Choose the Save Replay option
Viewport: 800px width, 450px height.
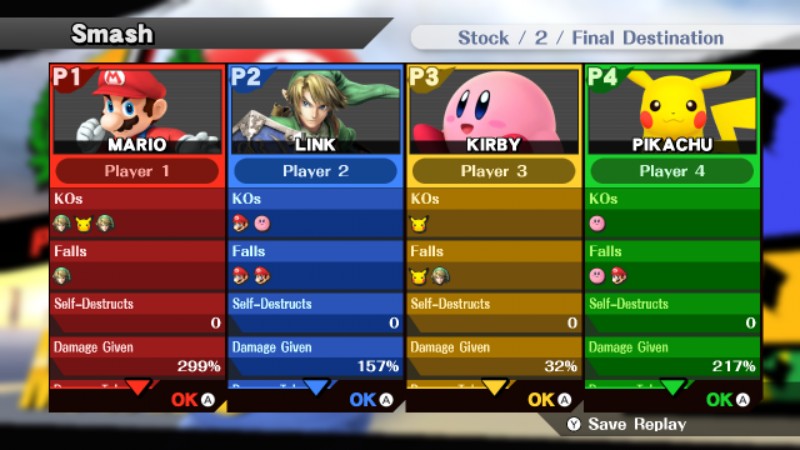click(x=627, y=424)
